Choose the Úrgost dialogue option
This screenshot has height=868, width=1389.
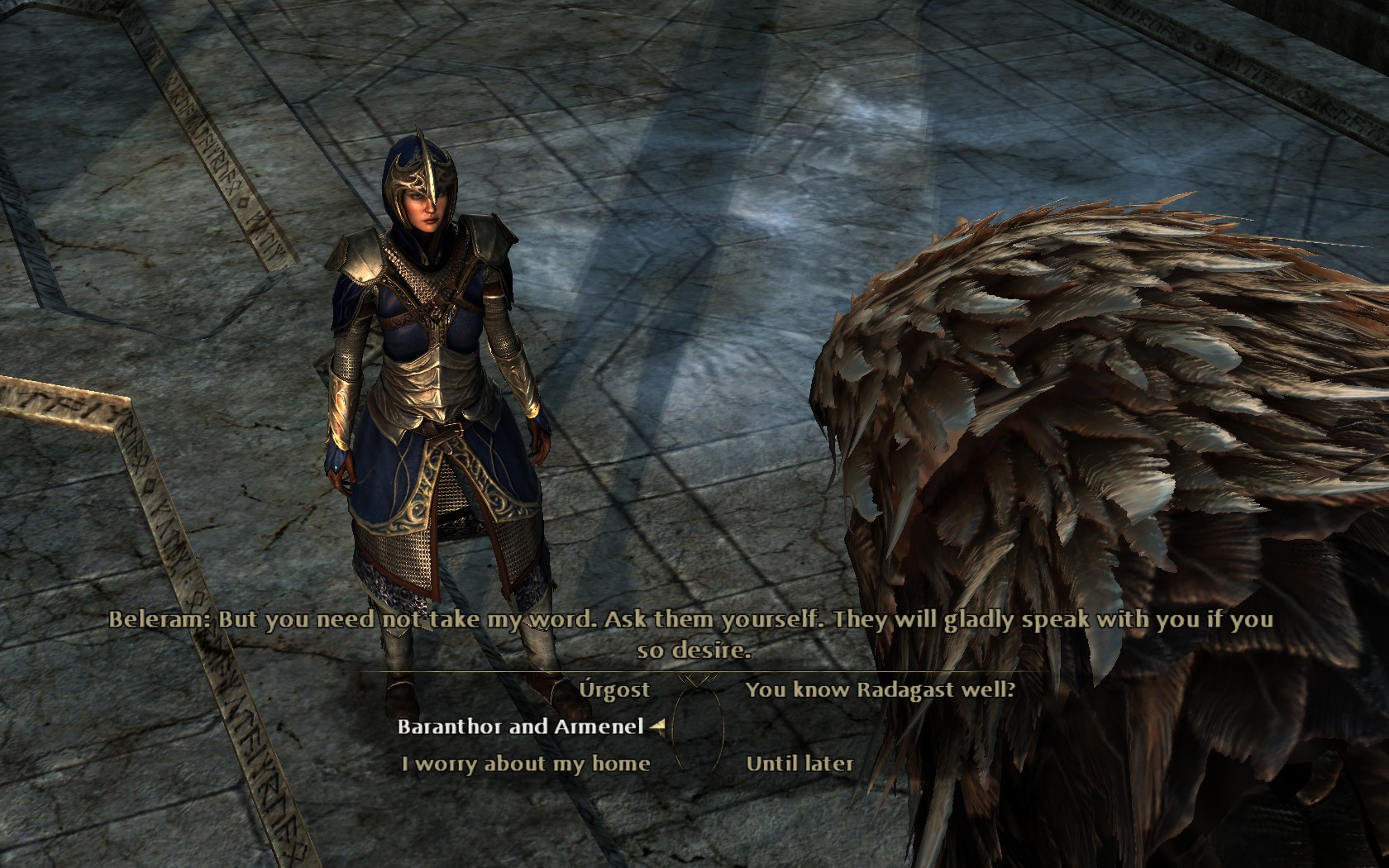(x=614, y=689)
